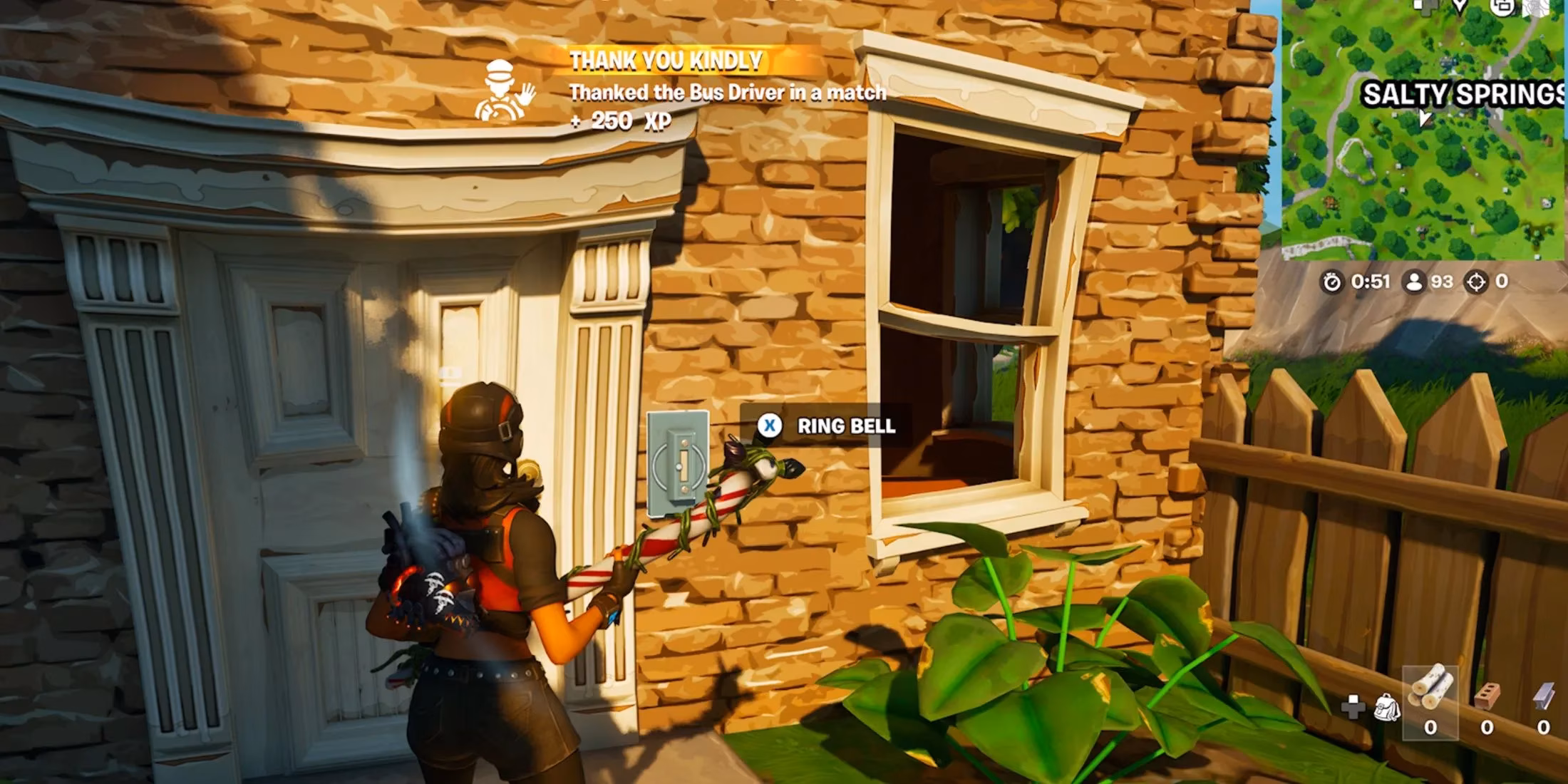Expand the d-pad plus control near resources
The image size is (1568, 784).
click(x=1353, y=707)
